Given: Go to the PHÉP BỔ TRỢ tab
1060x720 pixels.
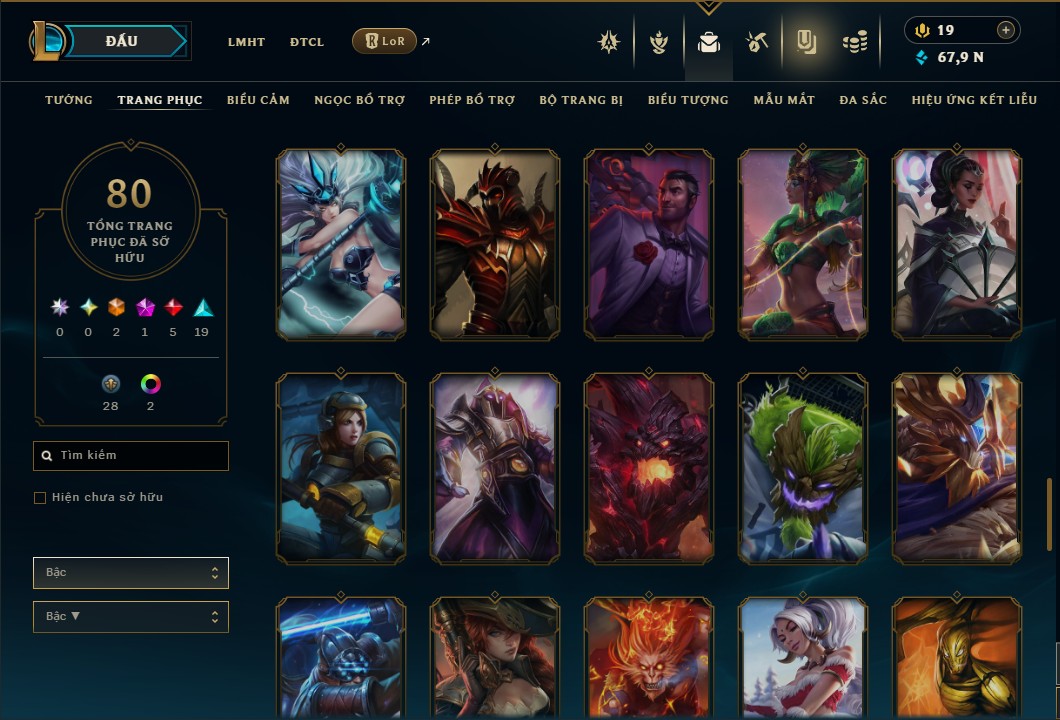Looking at the screenshot, I should coord(472,100).
